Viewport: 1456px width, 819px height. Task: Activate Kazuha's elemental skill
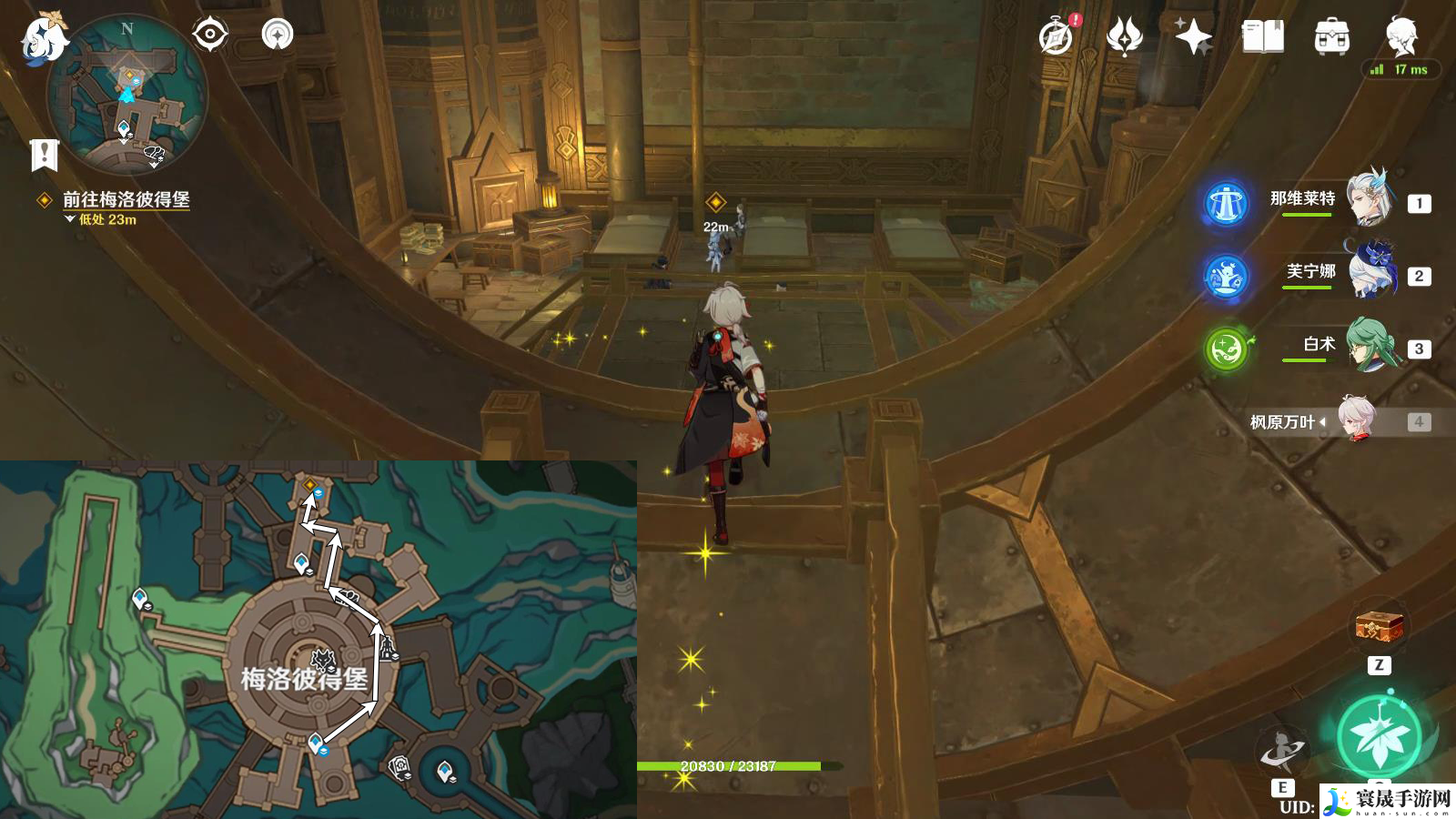[1379, 737]
